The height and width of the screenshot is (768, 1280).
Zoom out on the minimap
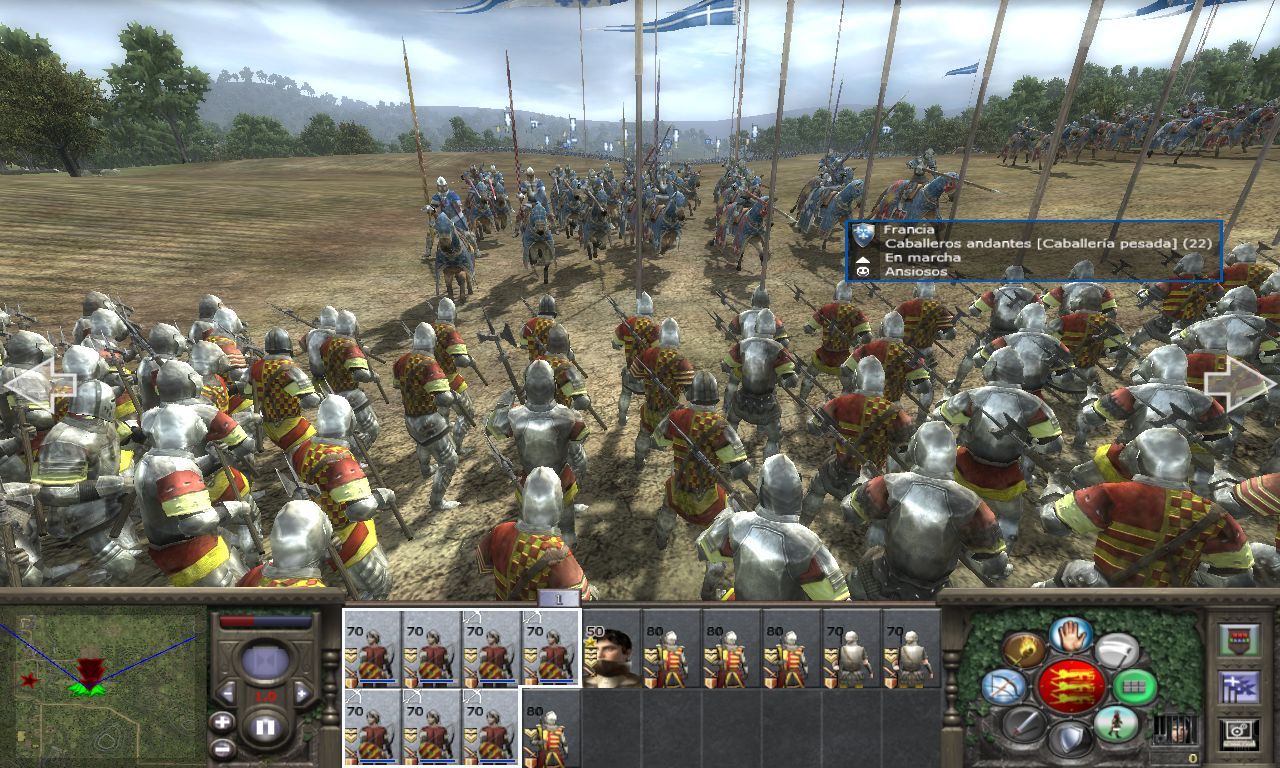(x=222, y=748)
